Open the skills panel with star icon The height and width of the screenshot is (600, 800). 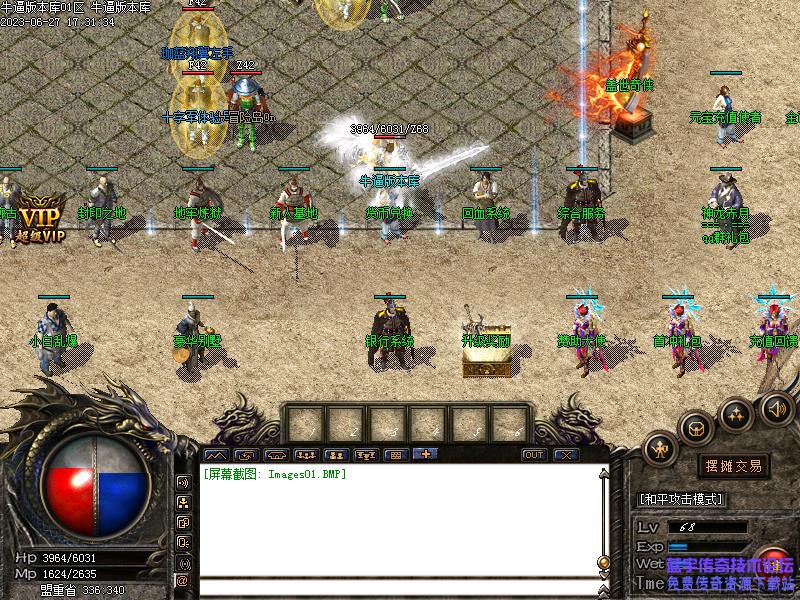pos(736,413)
